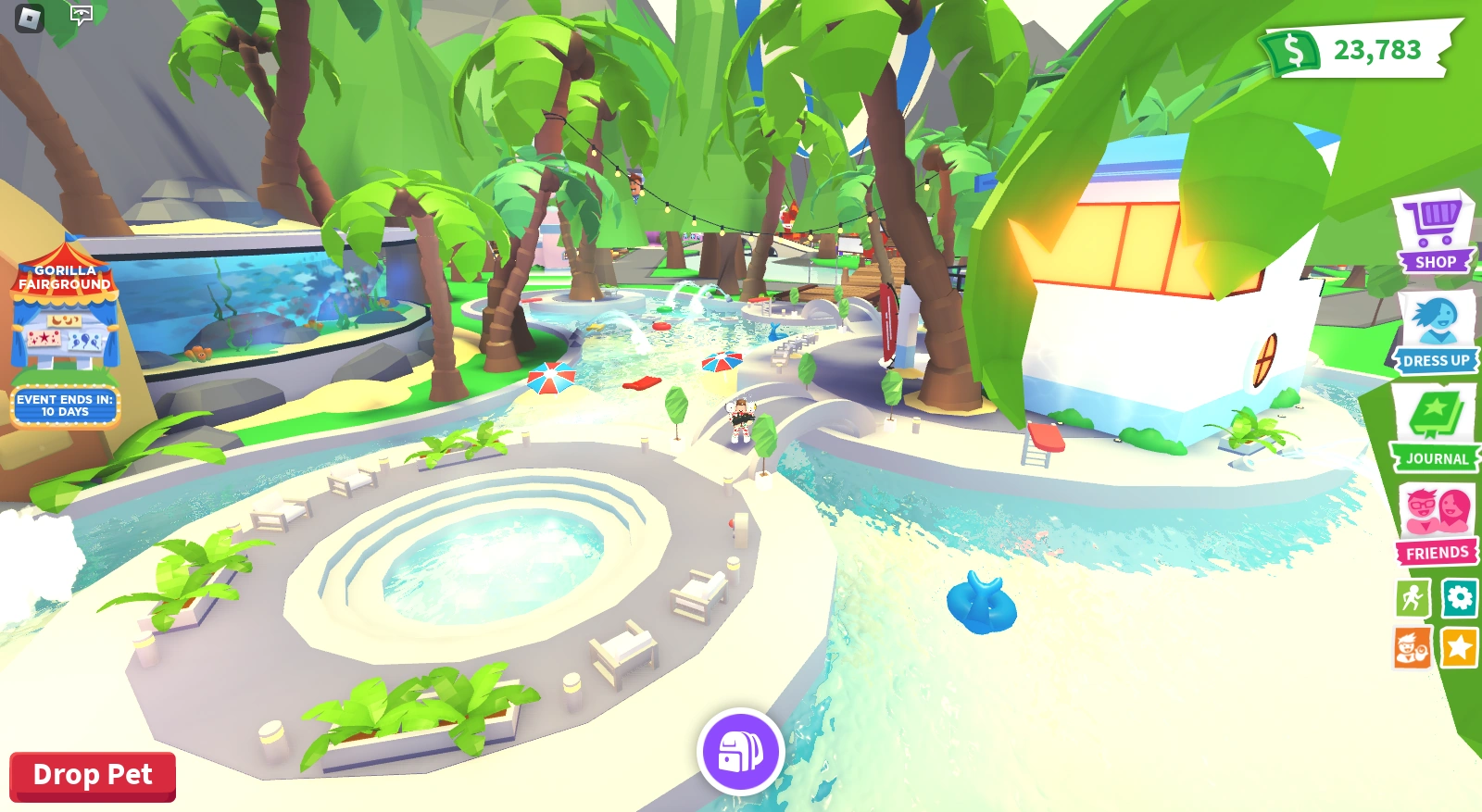Open the Shop with the cart icon
The image size is (1482, 812).
1432,222
